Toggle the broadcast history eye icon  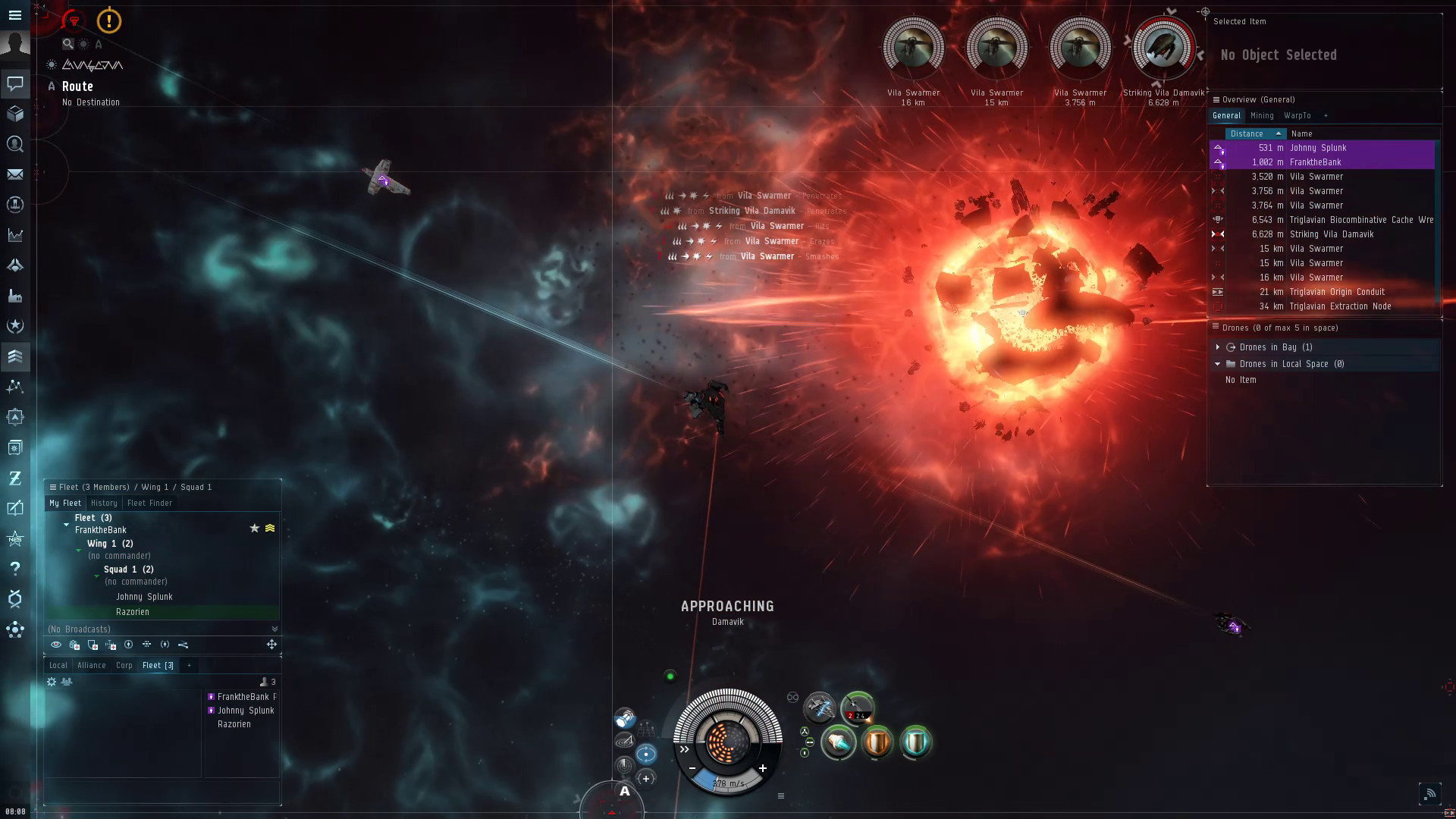pyautogui.click(x=56, y=645)
